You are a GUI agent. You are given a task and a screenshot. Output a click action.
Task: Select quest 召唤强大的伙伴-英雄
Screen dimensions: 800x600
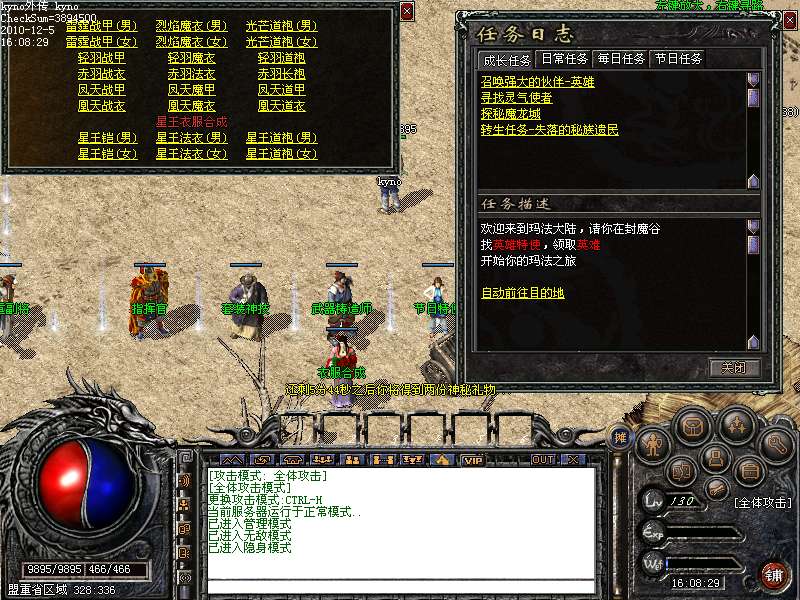pos(537,82)
